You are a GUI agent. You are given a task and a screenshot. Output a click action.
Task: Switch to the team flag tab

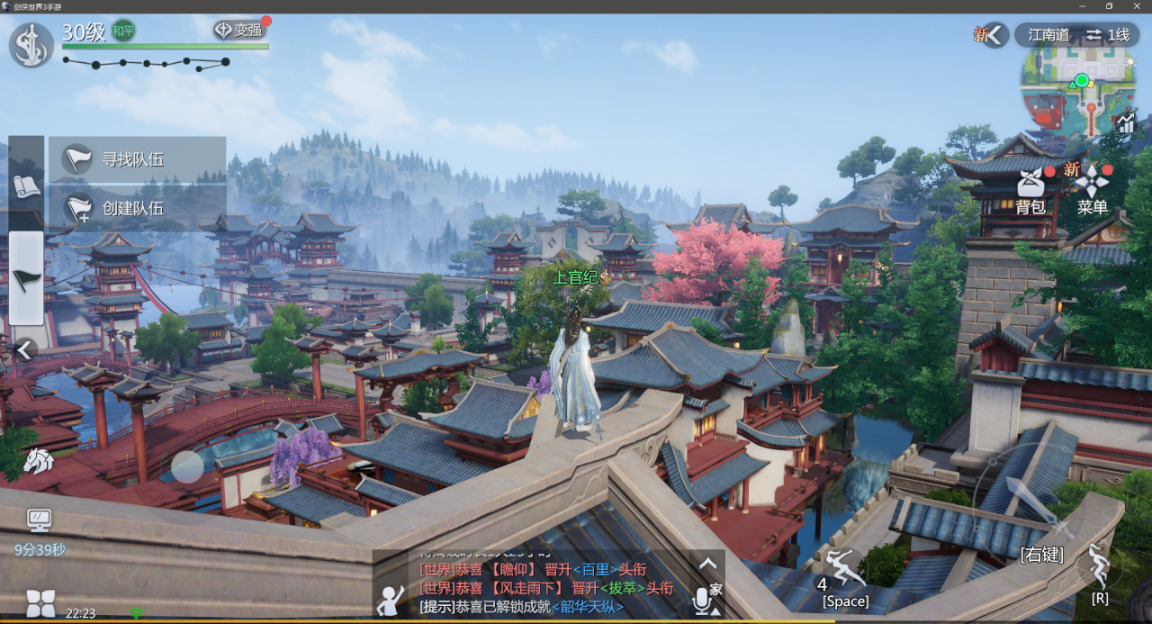pos(26,278)
